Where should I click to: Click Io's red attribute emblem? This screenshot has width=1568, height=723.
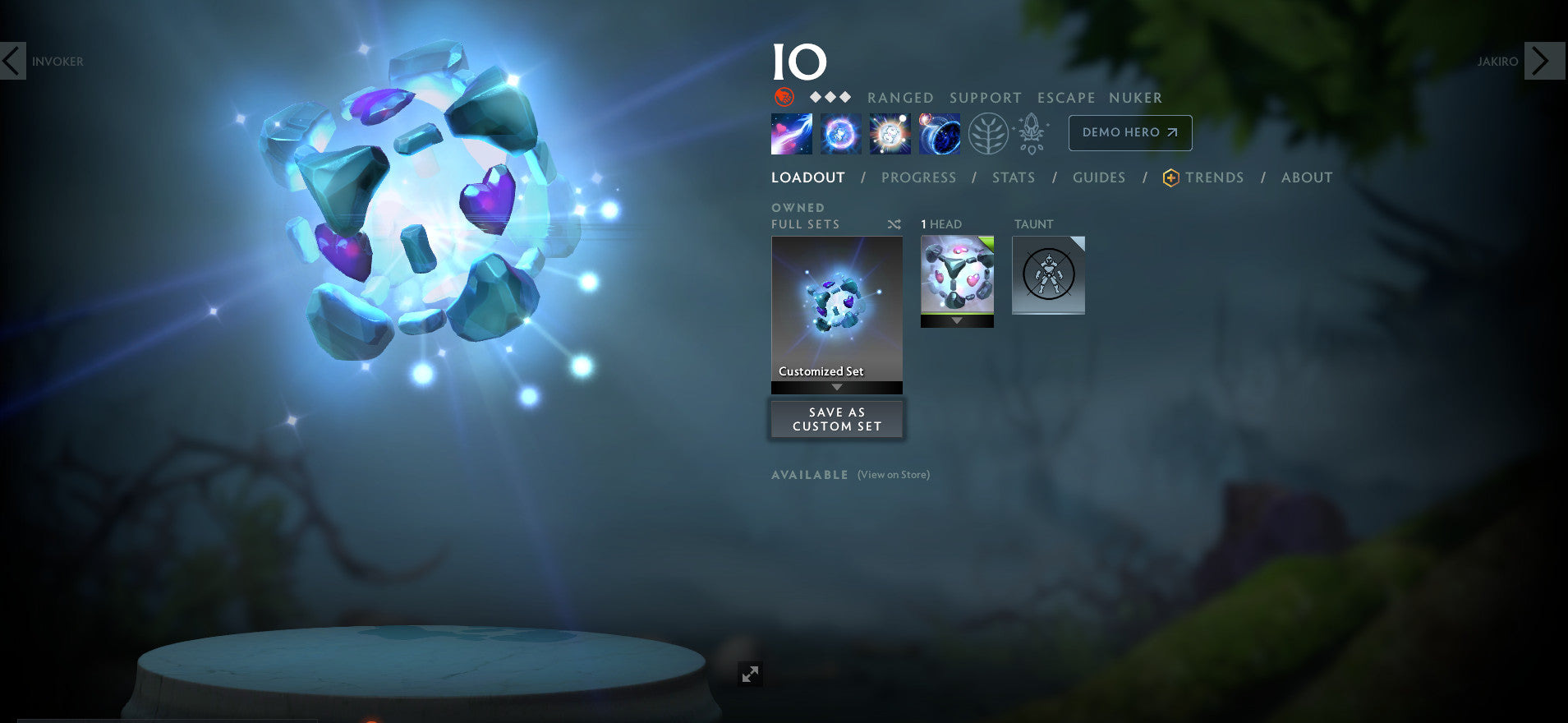pyautogui.click(x=784, y=95)
